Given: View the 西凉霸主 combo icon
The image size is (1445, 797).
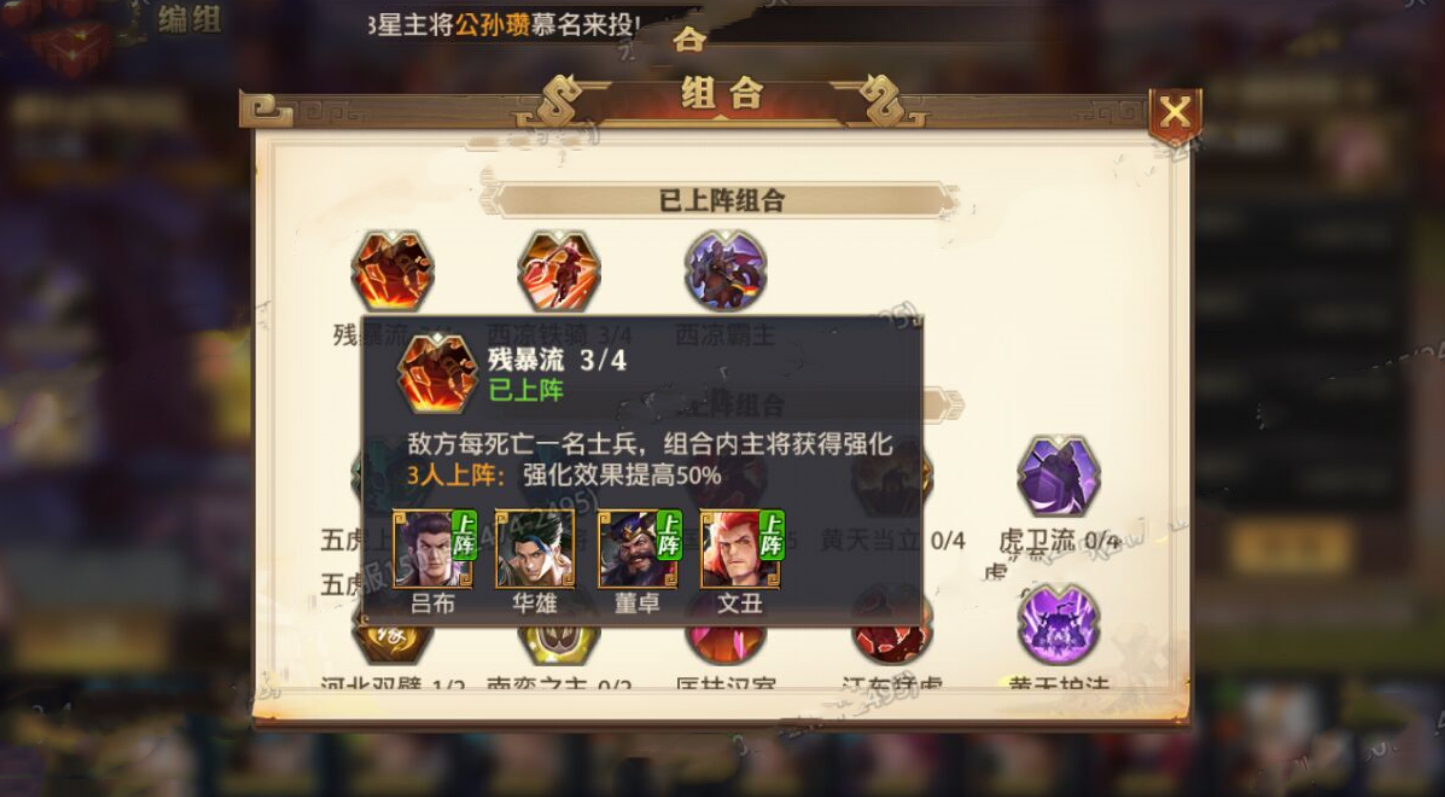Looking at the screenshot, I should 723,268.
